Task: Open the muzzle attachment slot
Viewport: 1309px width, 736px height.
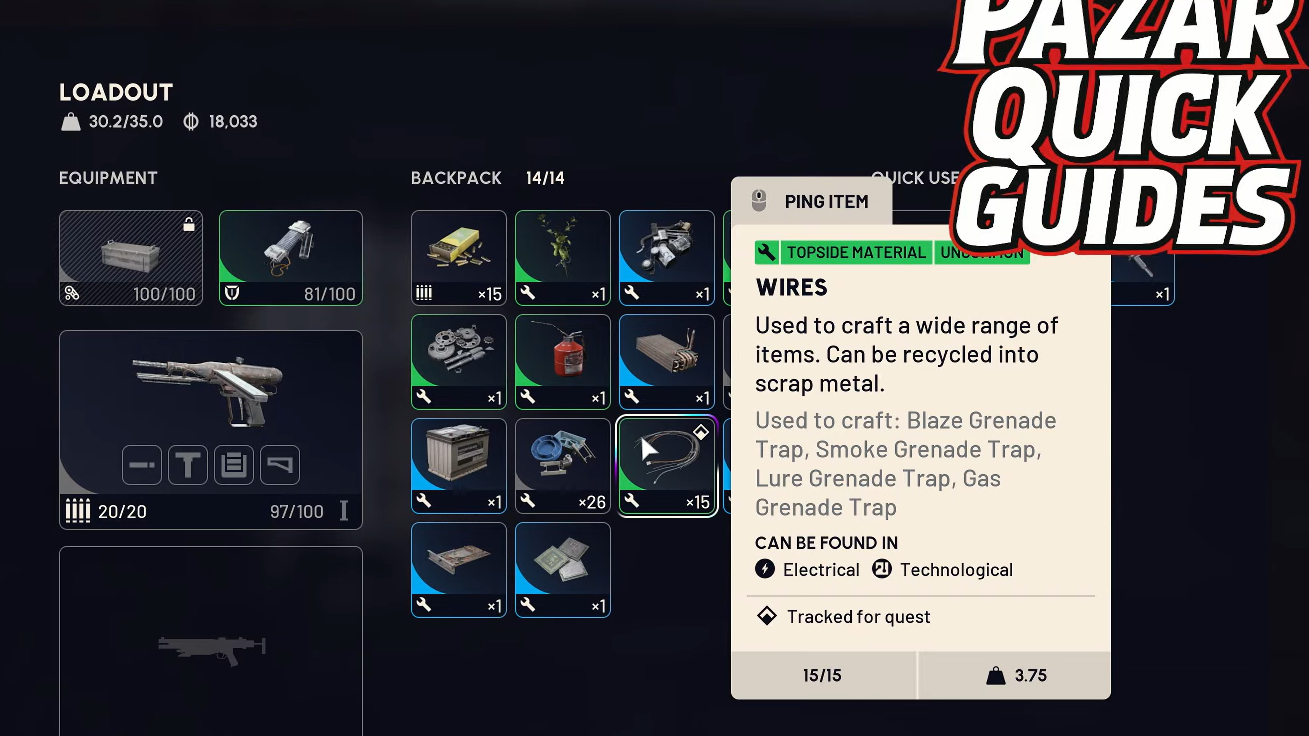Action: (142, 465)
